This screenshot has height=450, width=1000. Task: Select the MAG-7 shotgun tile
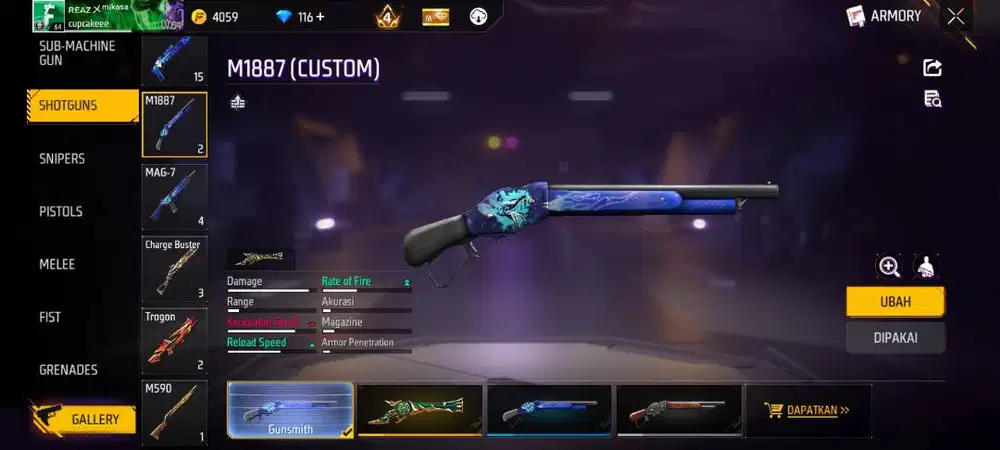[174, 197]
